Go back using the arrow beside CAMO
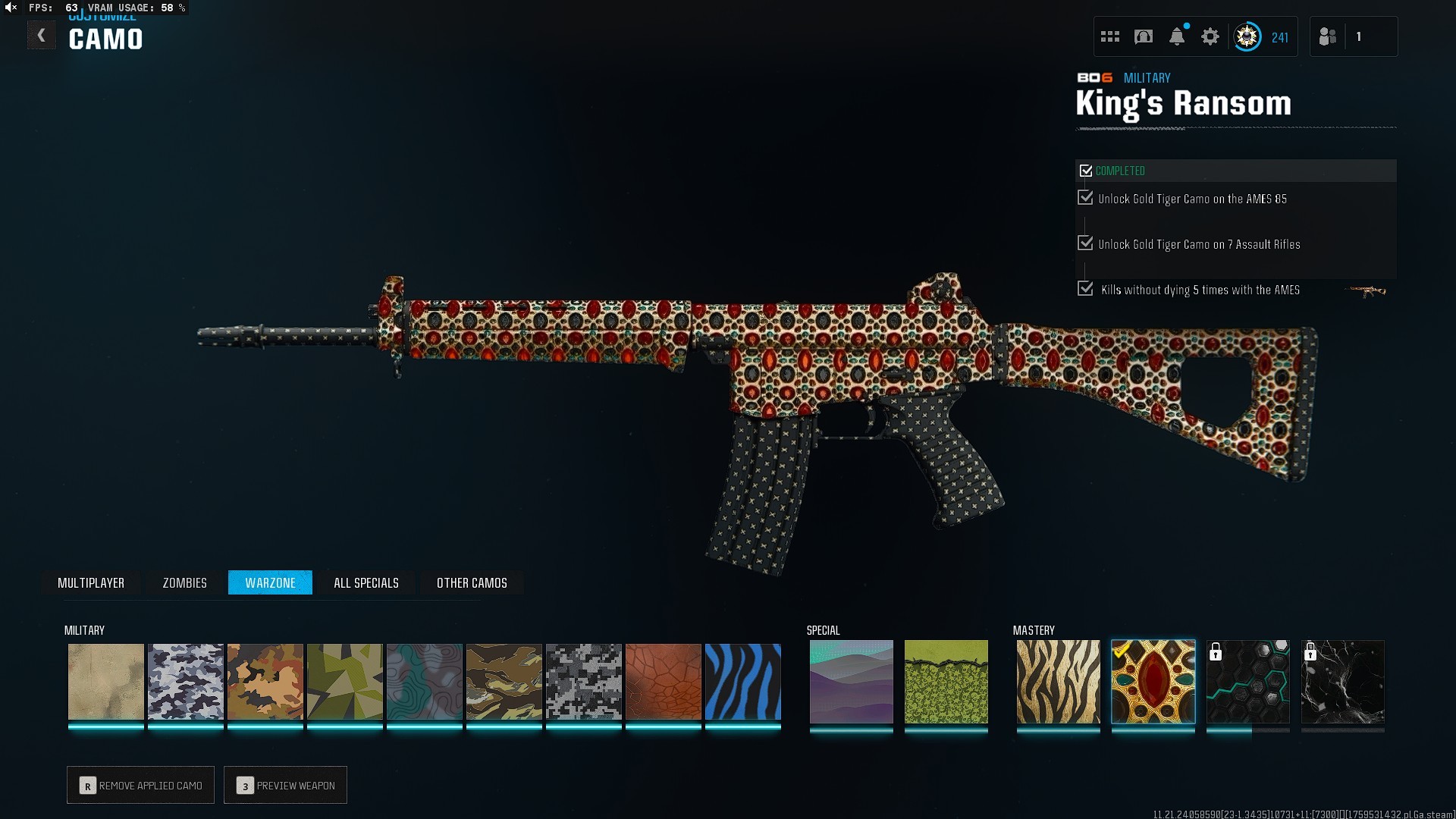 coord(42,35)
